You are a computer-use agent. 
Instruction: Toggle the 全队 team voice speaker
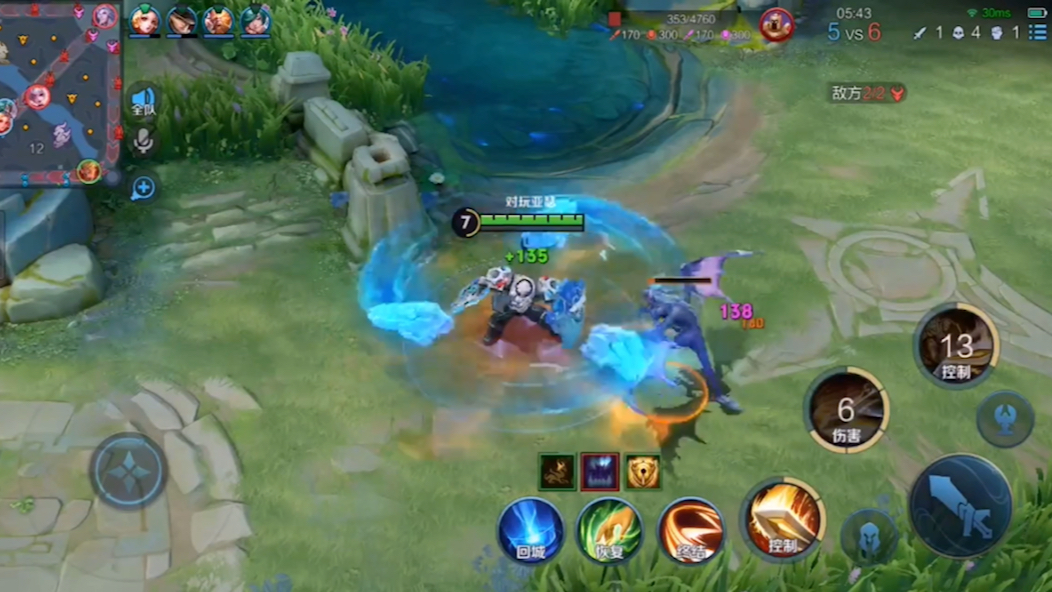(143, 103)
